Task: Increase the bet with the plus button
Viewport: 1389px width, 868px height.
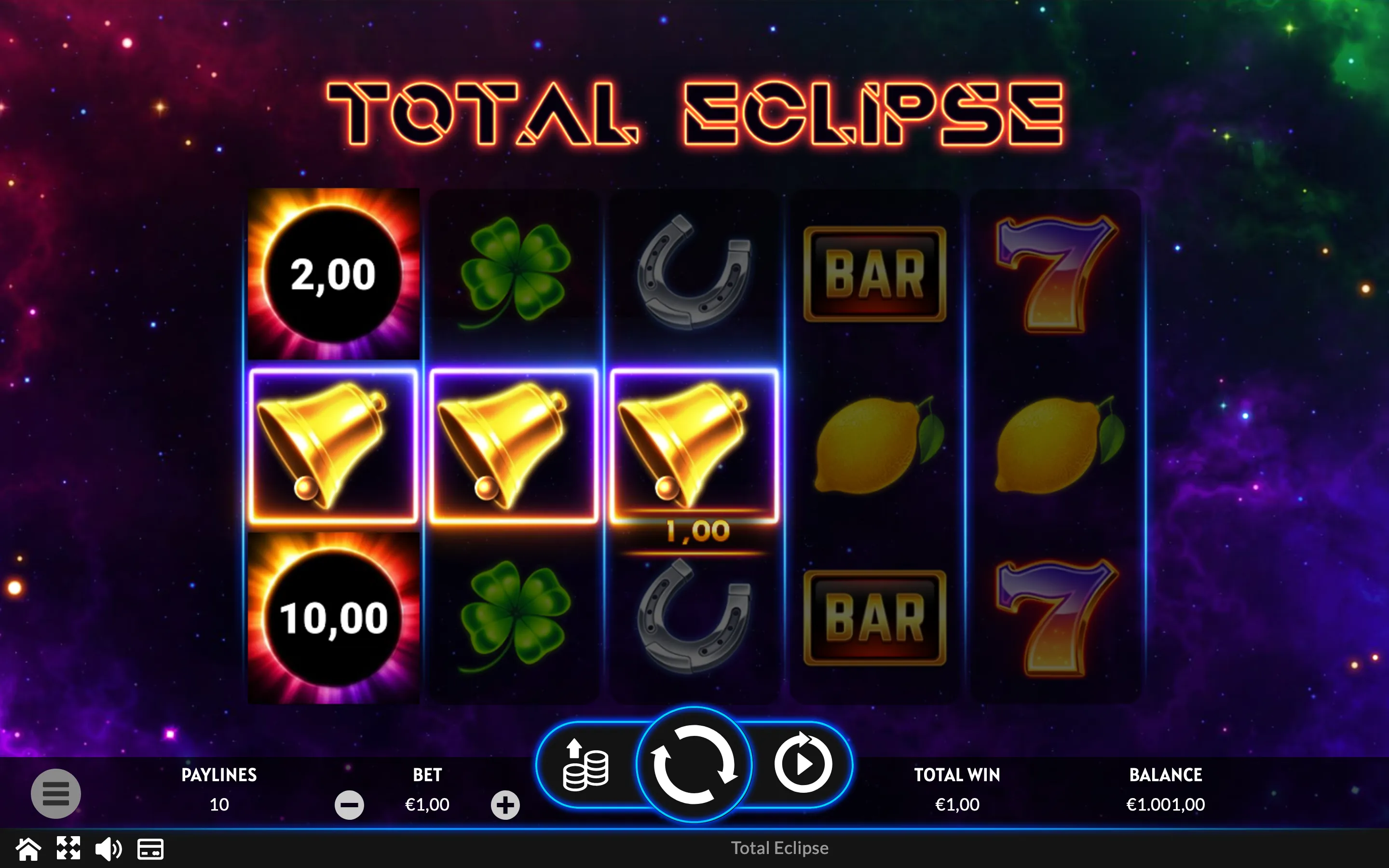Action: pos(505,804)
